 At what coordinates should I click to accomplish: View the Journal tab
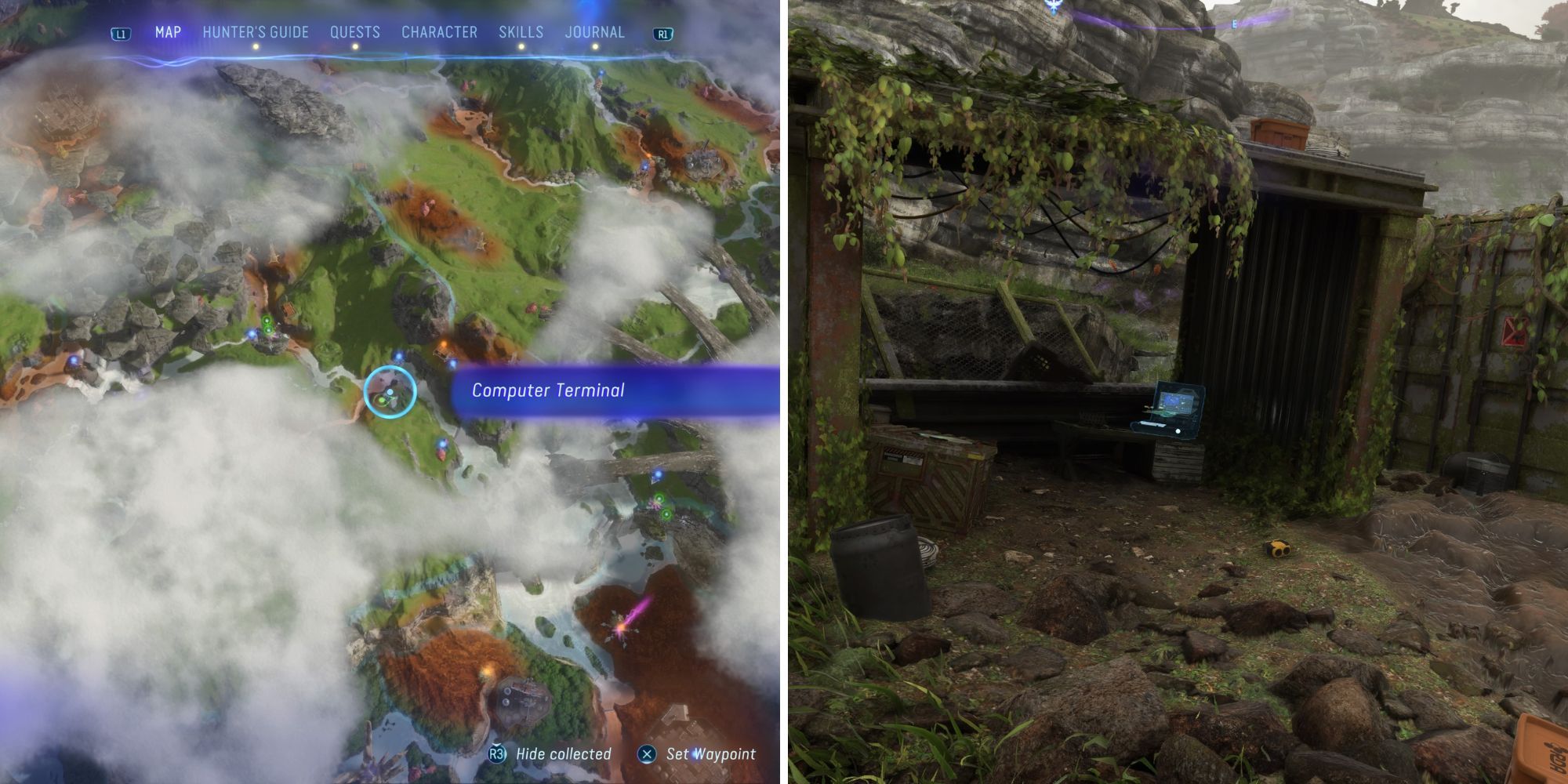click(594, 32)
